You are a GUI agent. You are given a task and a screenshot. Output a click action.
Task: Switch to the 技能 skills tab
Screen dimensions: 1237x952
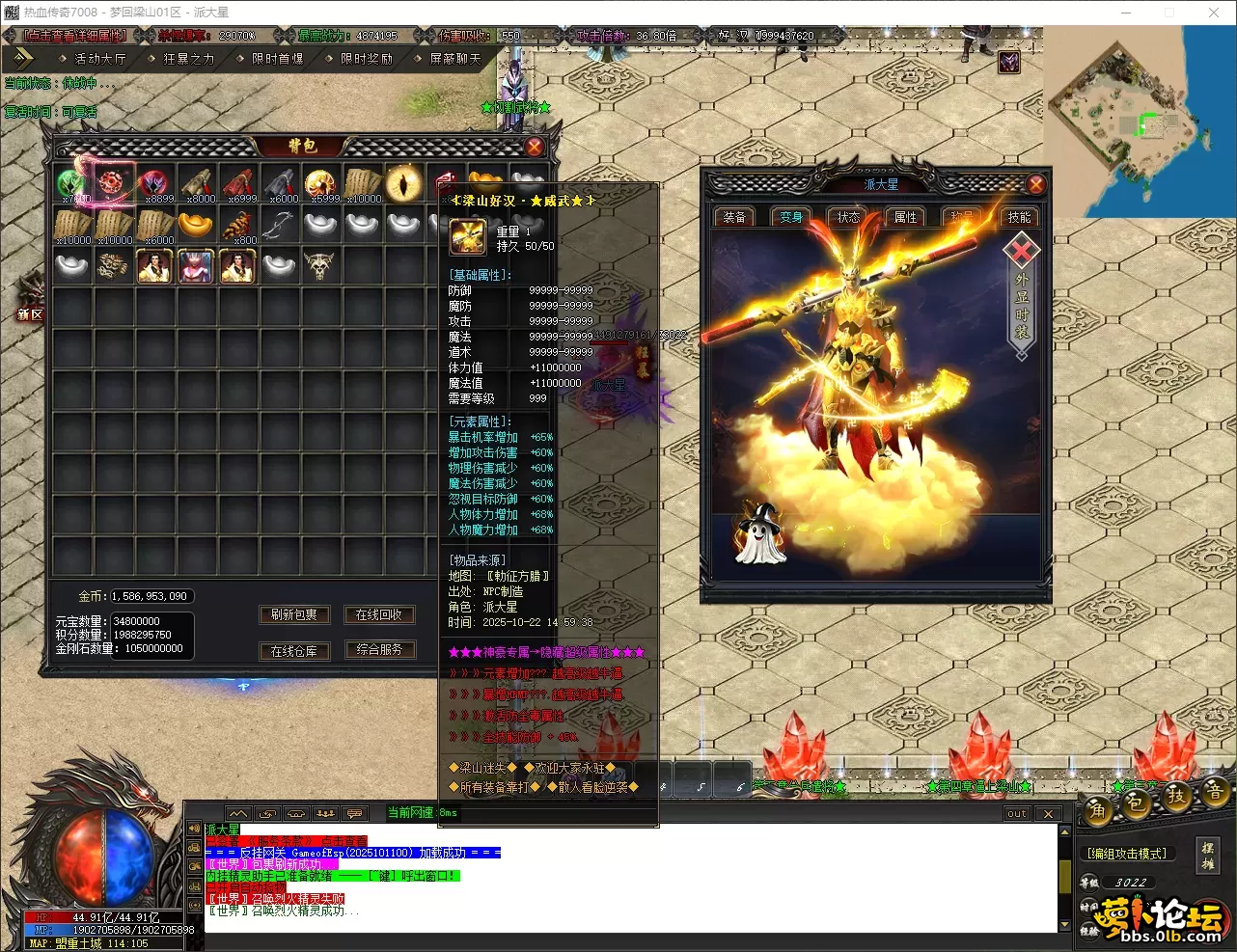(1019, 217)
